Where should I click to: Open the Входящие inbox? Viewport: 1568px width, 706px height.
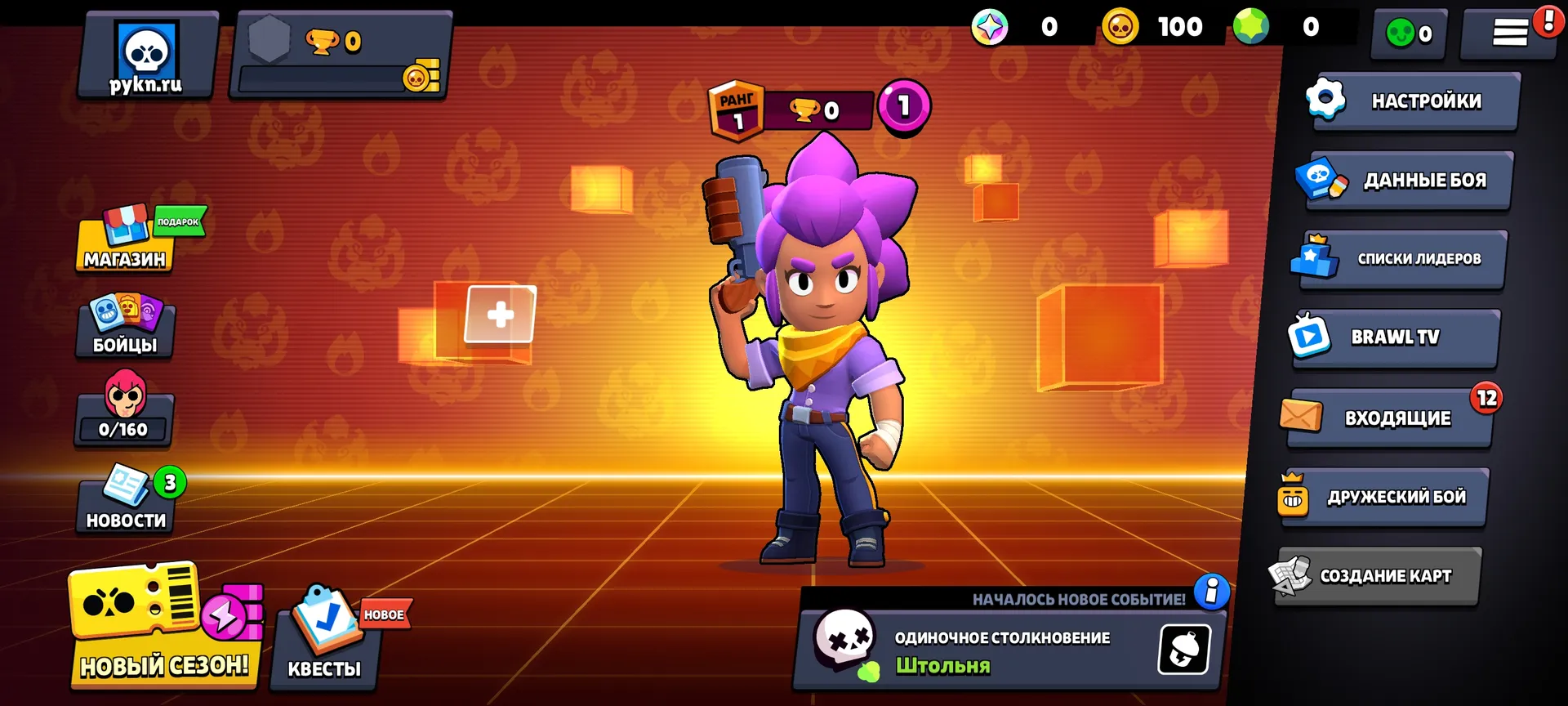pyautogui.click(x=1390, y=418)
